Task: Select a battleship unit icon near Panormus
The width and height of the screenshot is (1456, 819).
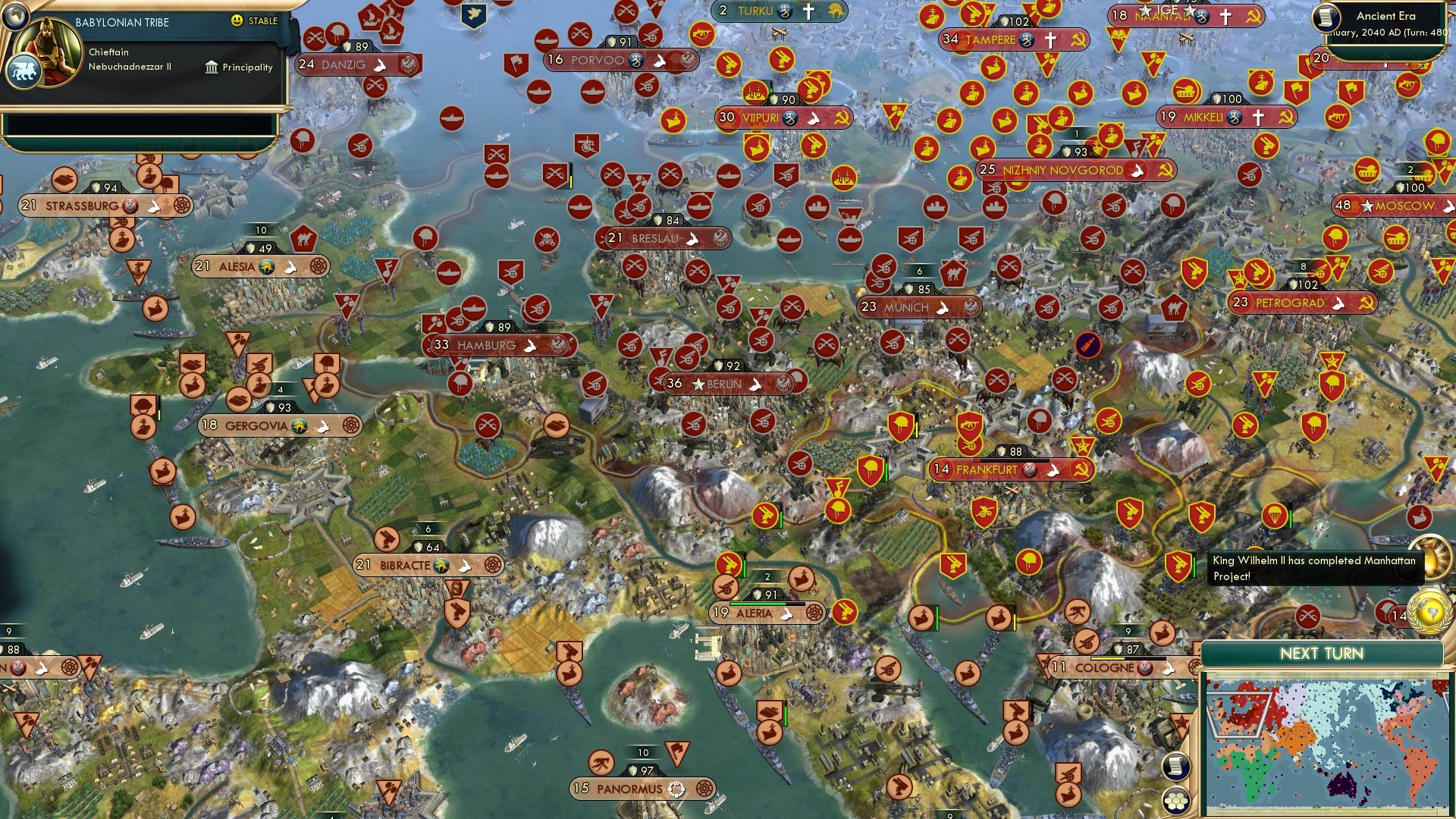Action: (770, 711)
